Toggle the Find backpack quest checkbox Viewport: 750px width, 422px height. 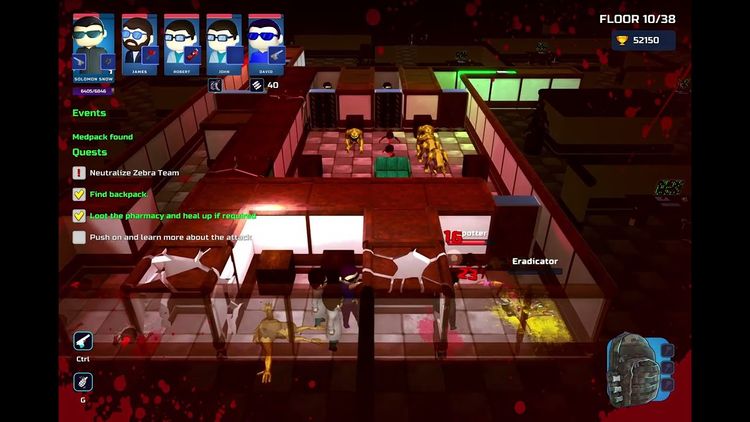point(79,194)
